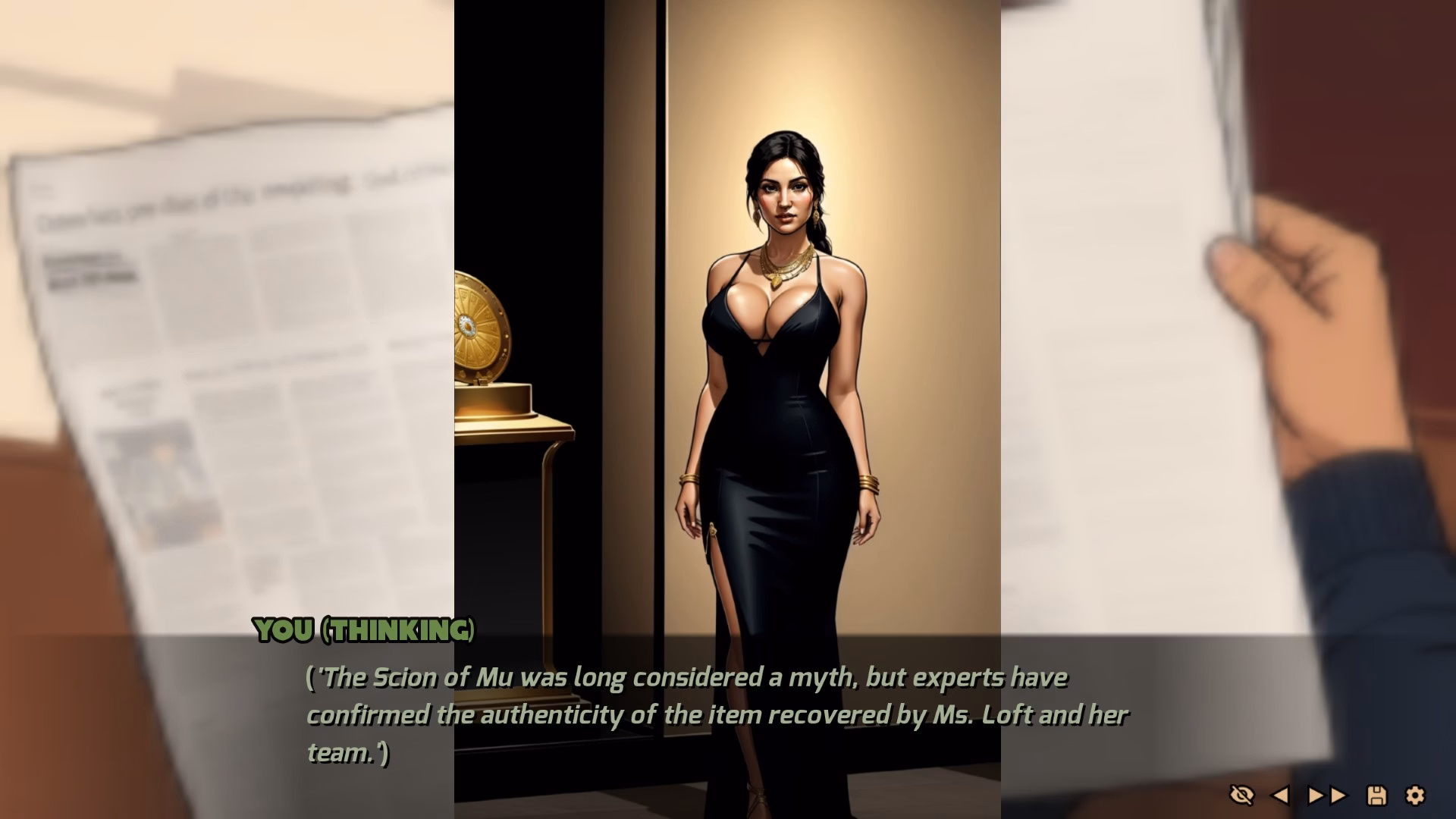Show the dialogue window again via eye toggle
1456x819 pixels.
pyautogui.click(x=1243, y=795)
